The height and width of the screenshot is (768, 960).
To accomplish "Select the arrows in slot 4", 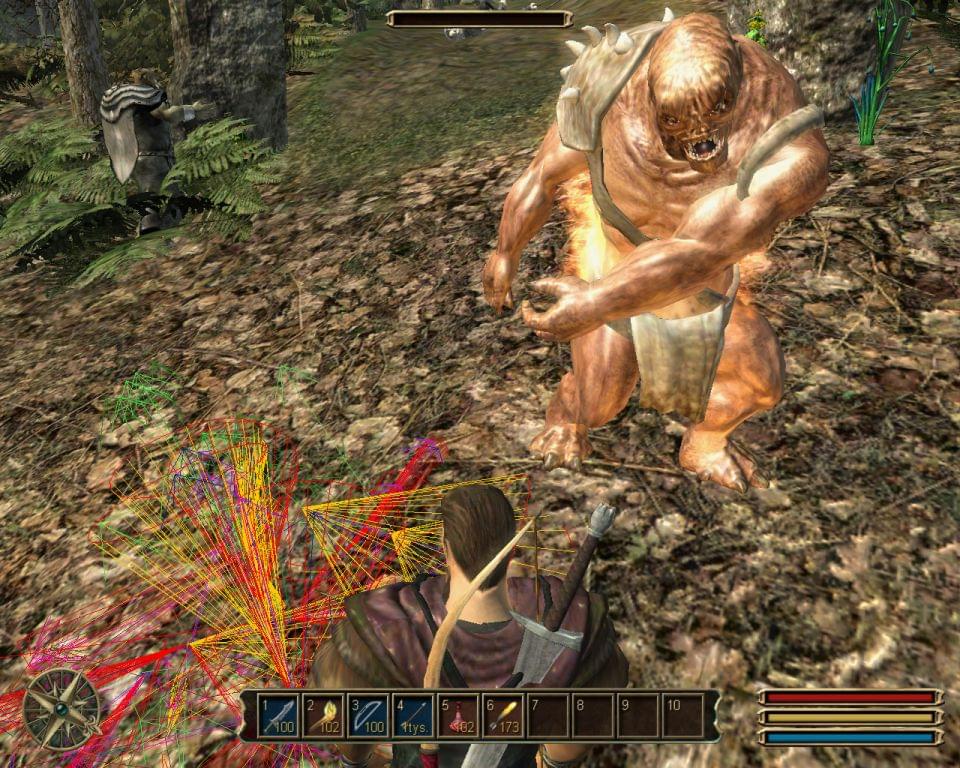I will click(x=413, y=716).
